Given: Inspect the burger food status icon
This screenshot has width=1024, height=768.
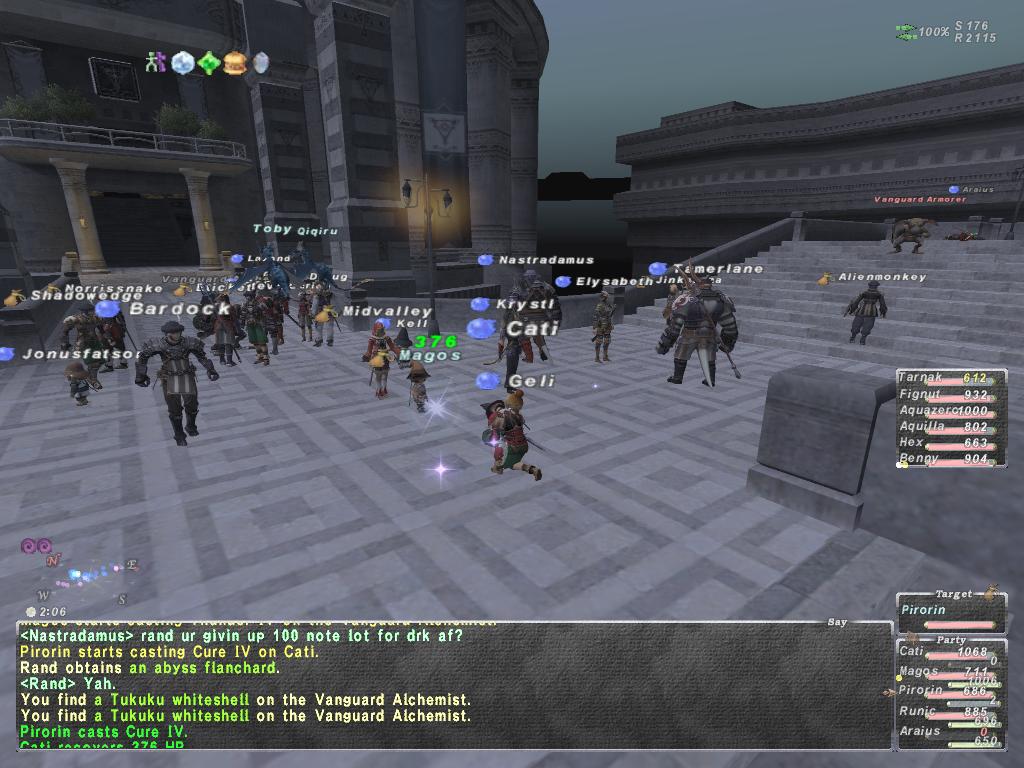Looking at the screenshot, I should coord(234,63).
